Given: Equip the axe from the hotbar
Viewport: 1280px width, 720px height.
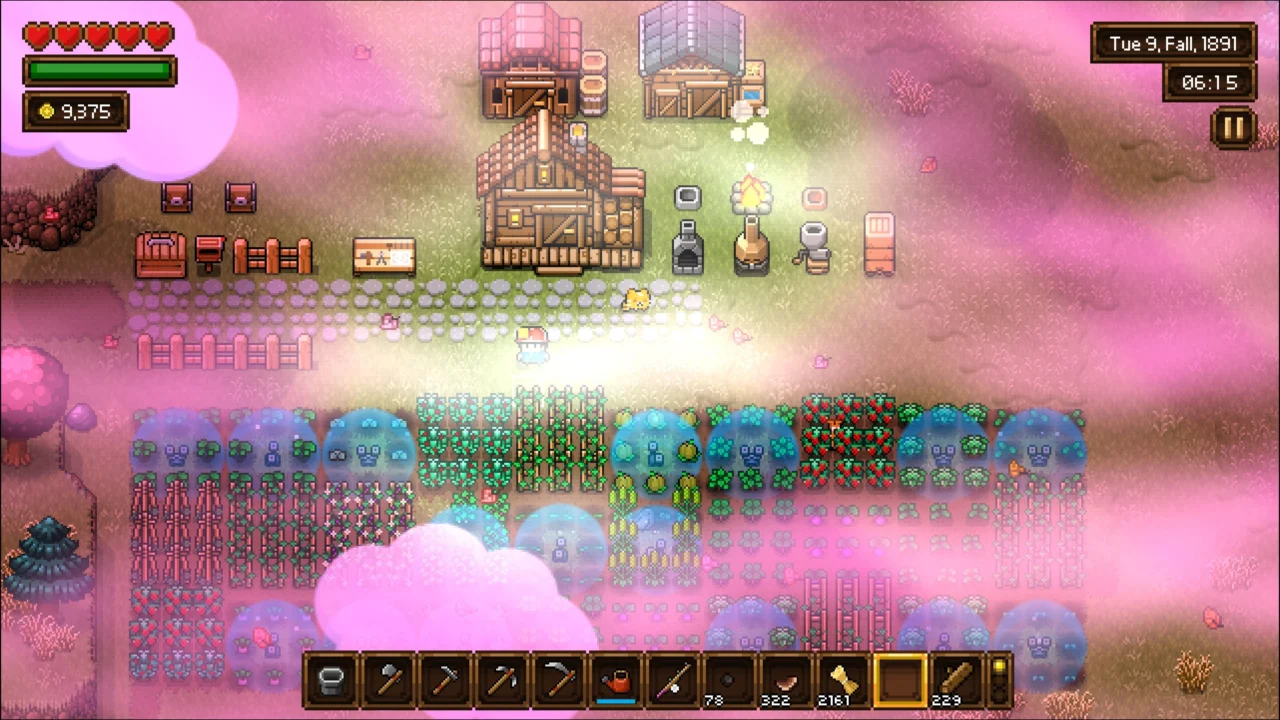Looking at the screenshot, I should [x=388, y=681].
